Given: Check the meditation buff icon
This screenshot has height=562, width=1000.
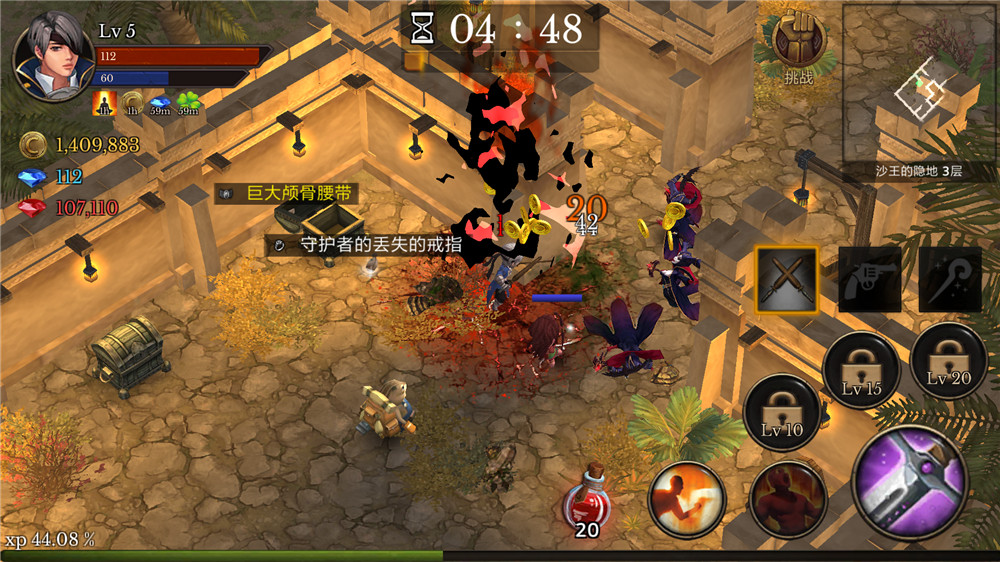Looking at the screenshot, I should [x=104, y=103].
